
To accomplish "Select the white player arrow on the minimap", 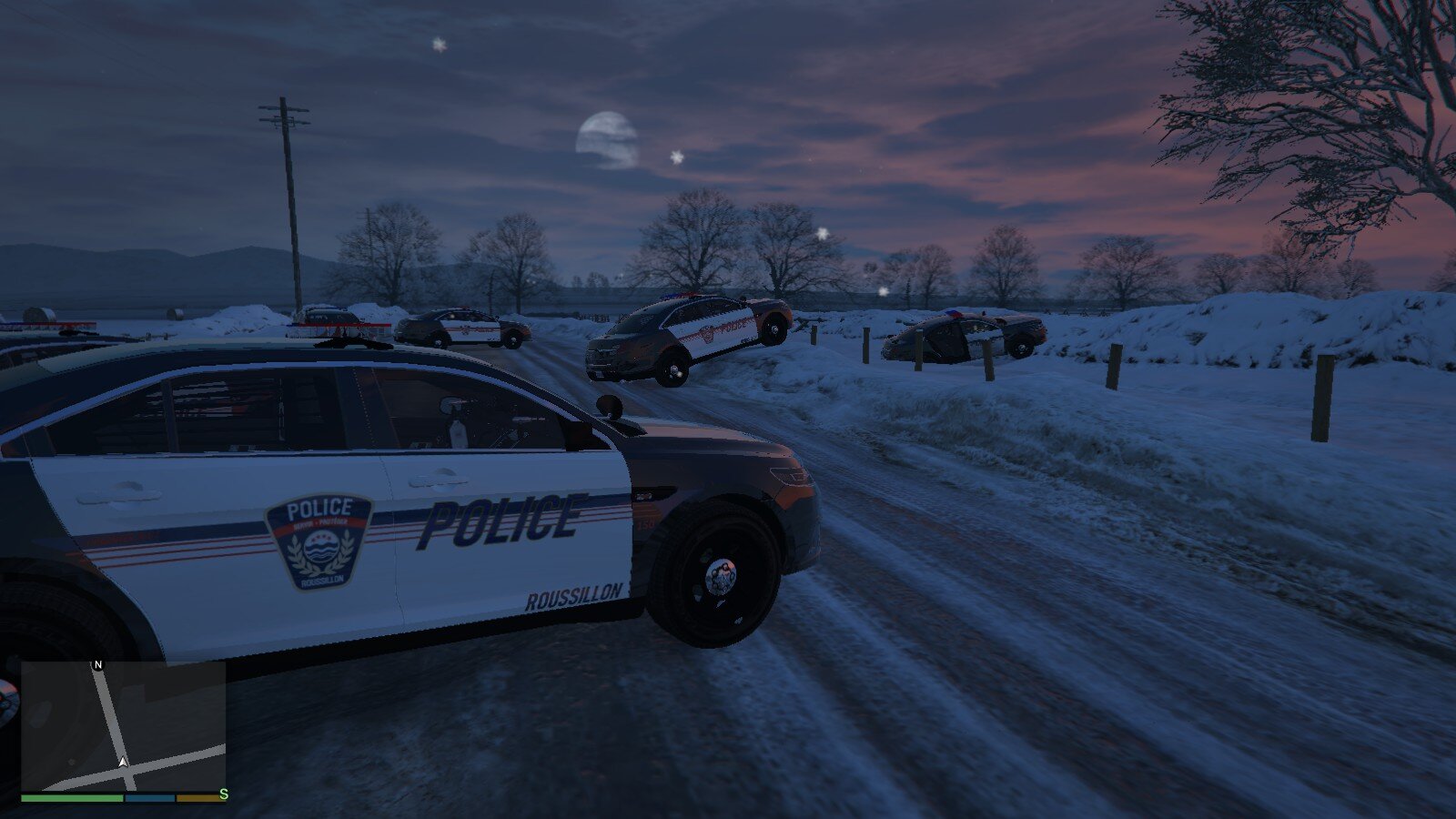I will click(123, 761).
